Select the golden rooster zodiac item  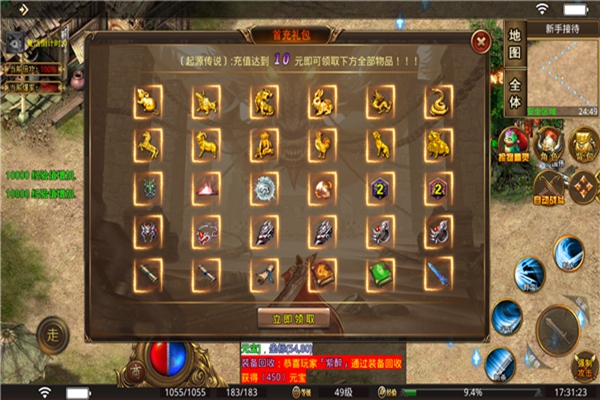pos(321,144)
